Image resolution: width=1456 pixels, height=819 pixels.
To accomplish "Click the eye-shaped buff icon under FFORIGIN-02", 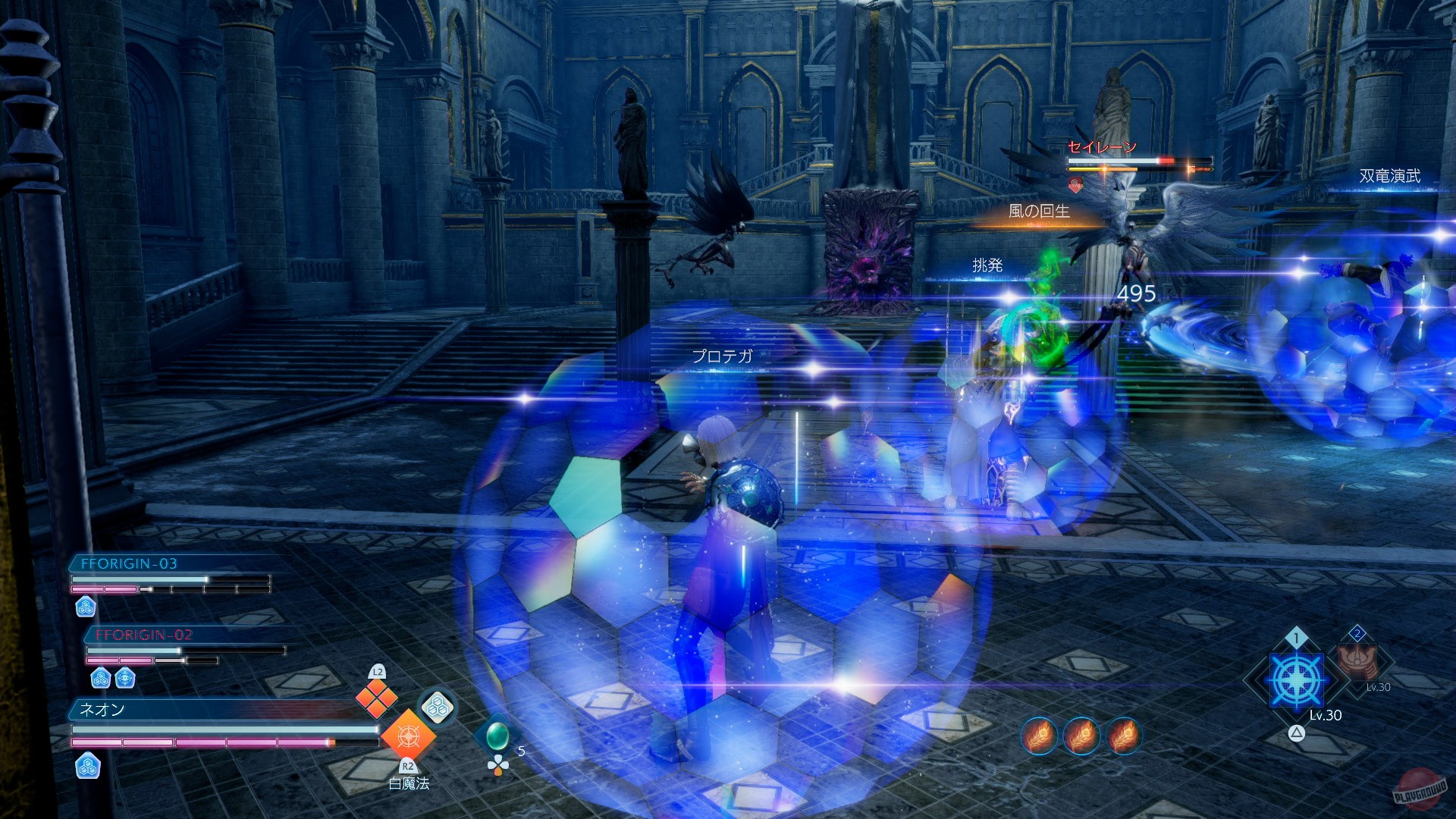I will [x=125, y=677].
